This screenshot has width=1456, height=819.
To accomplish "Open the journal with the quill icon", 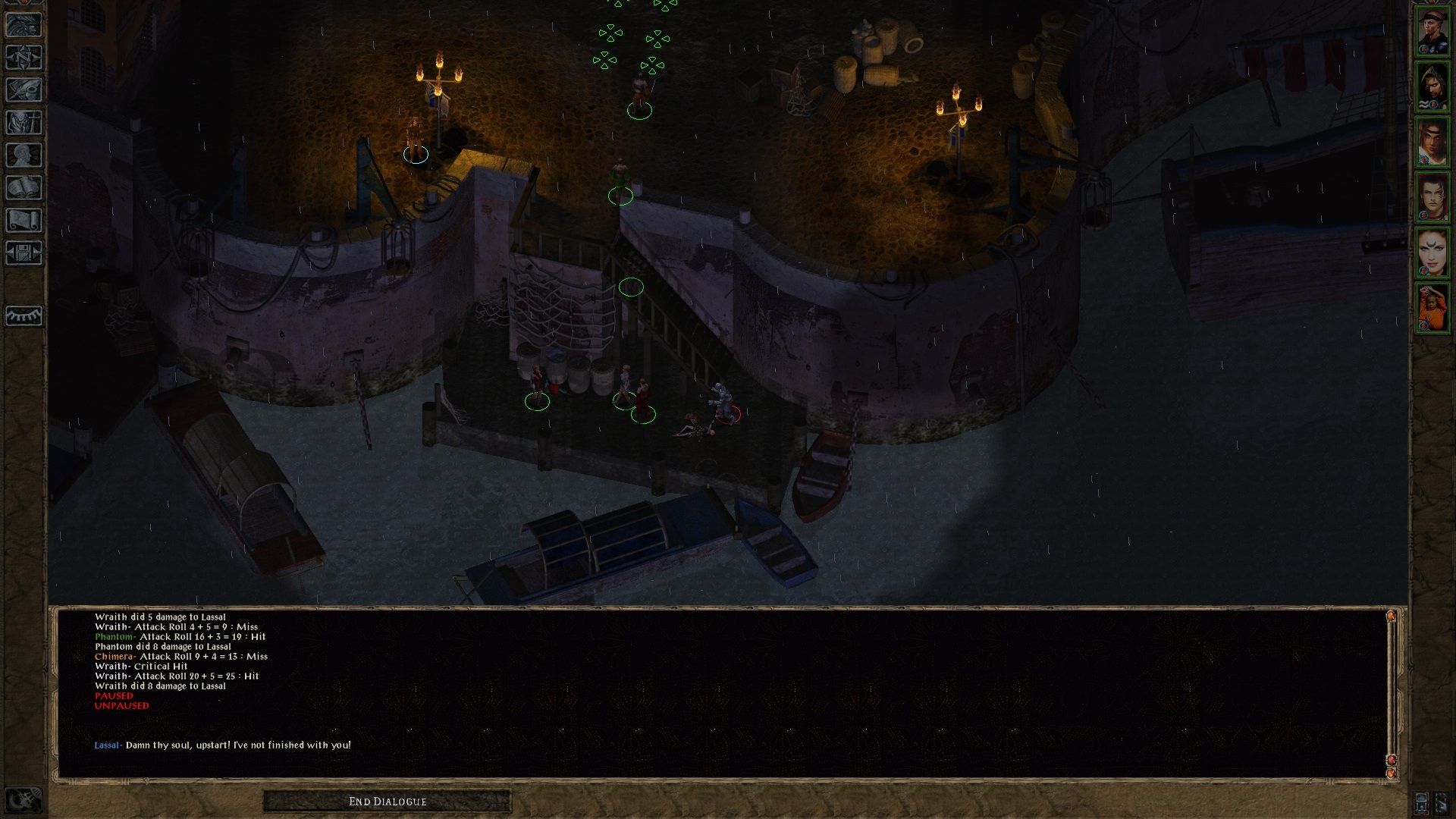I will coord(24,89).
